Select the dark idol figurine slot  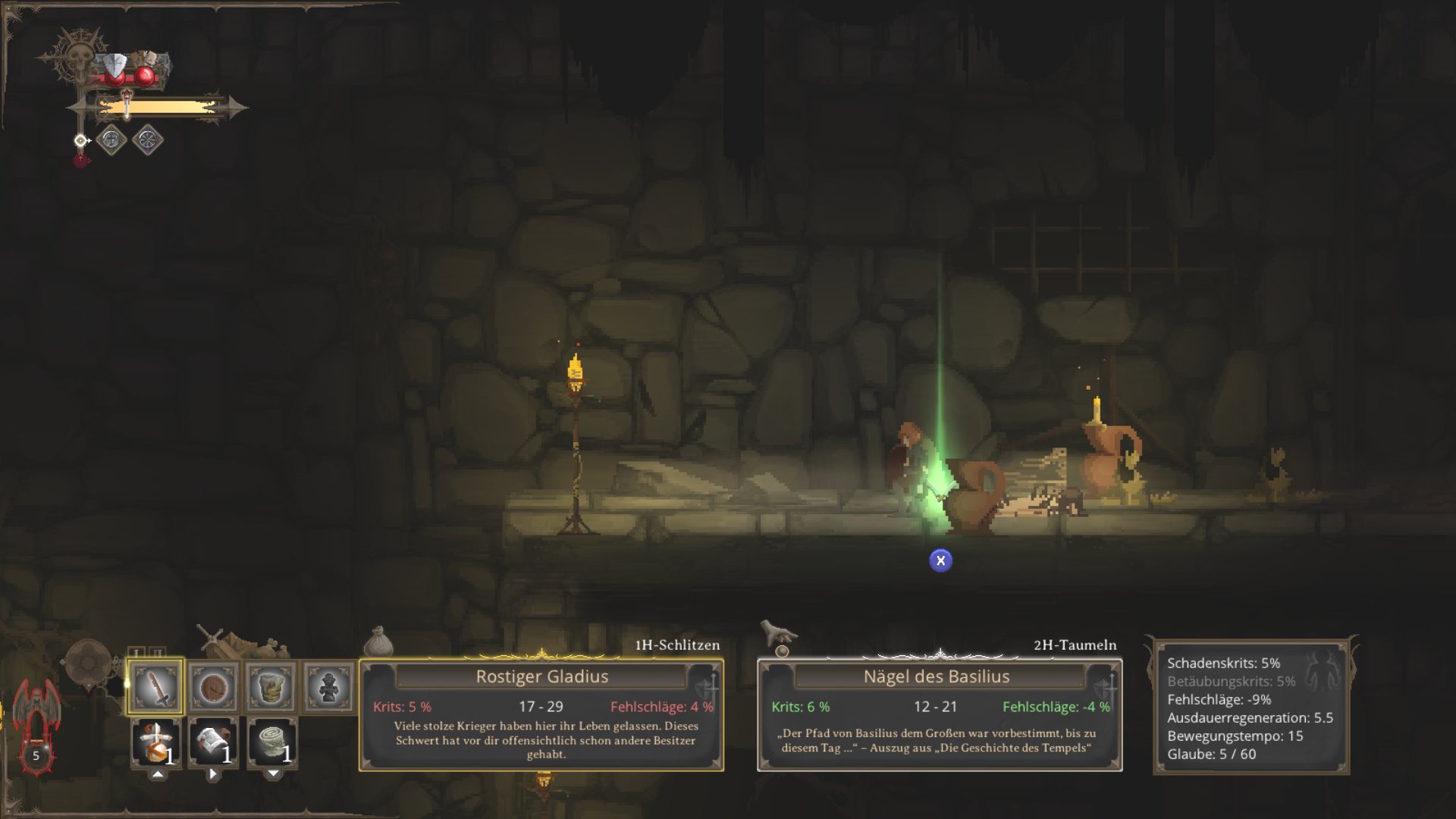328,687
